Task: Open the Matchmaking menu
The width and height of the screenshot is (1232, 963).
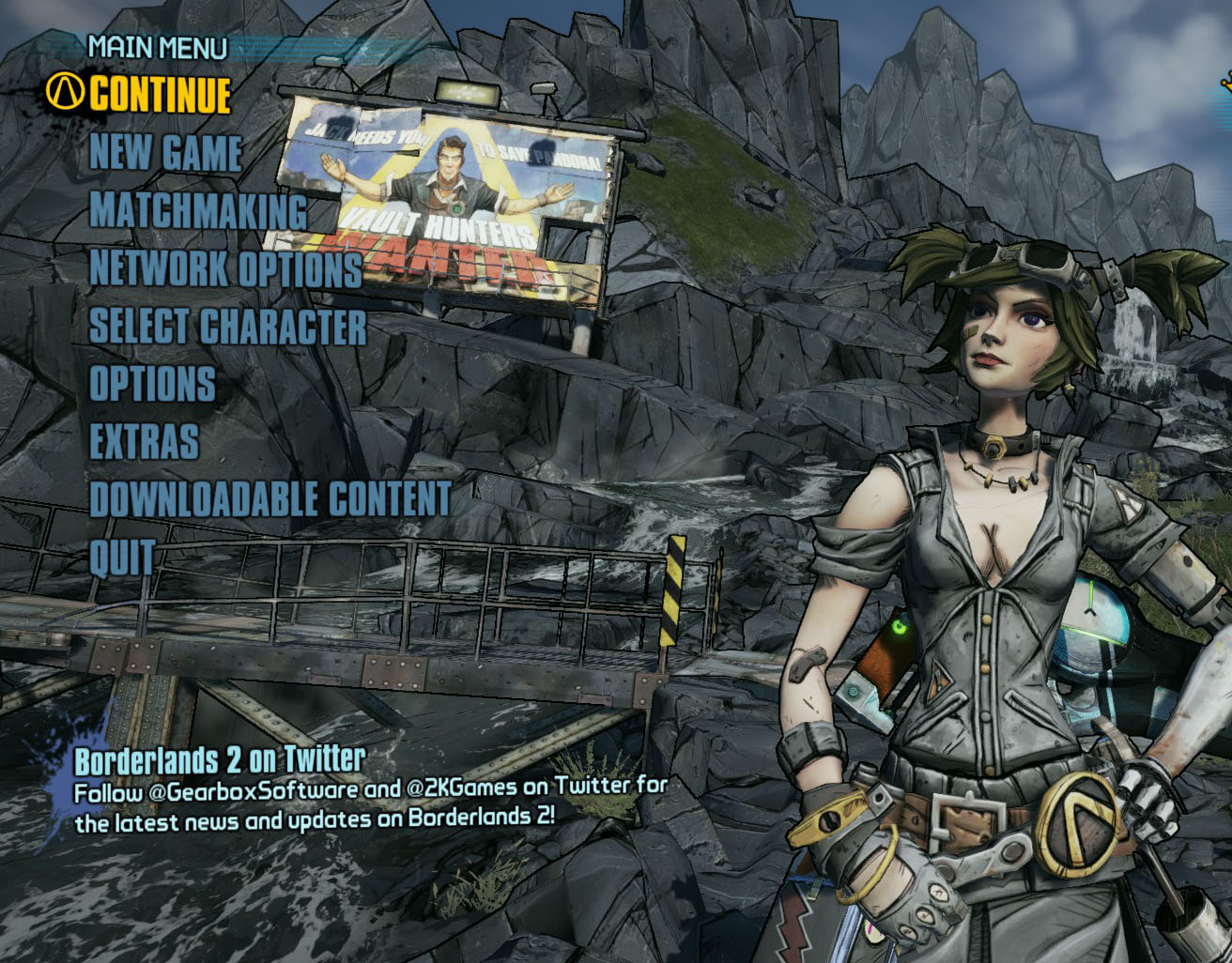Action: (x=198, y=210)
